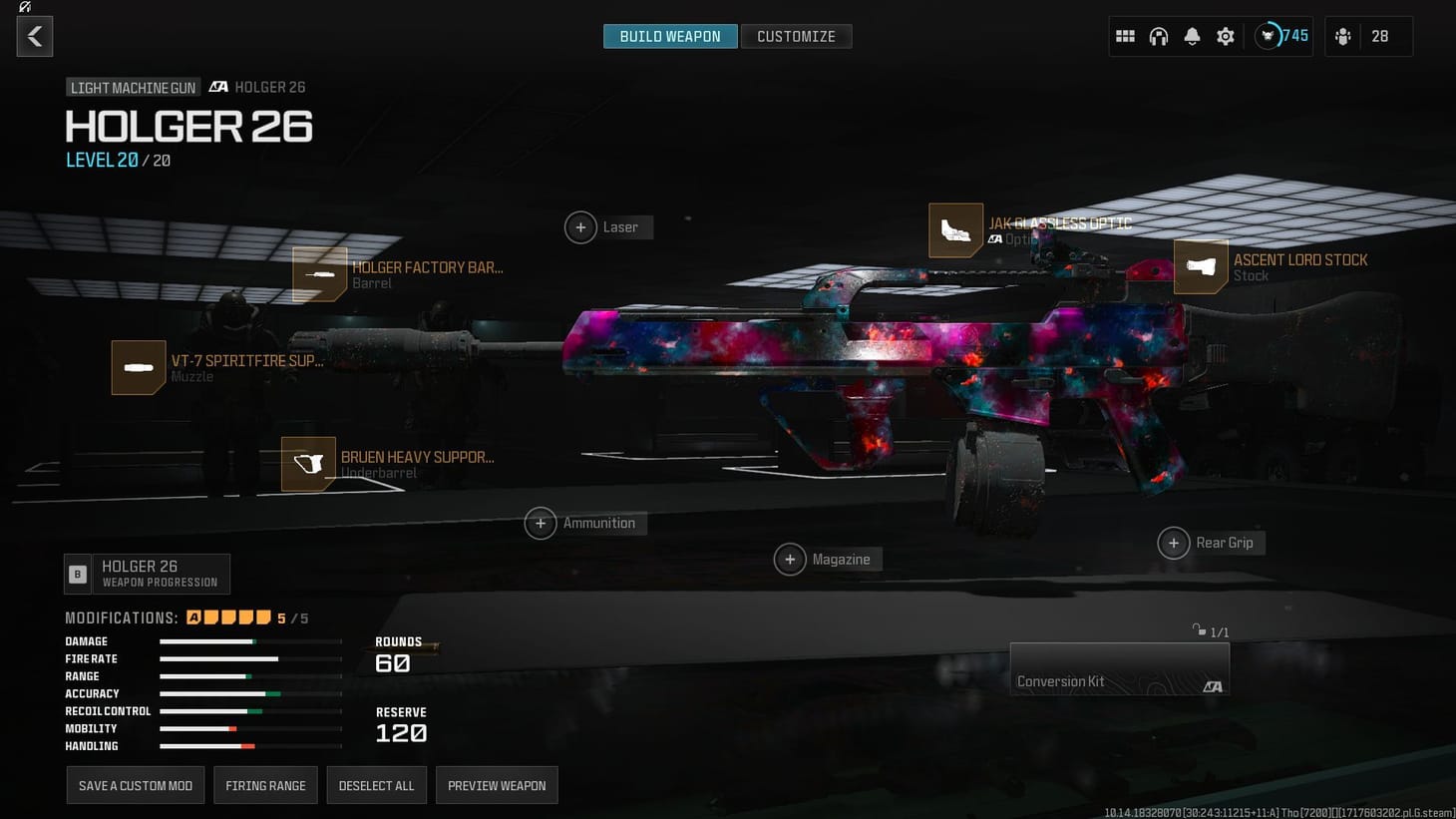Select the Build Weapon tab

pyautogui.click(x=669, y=36)
